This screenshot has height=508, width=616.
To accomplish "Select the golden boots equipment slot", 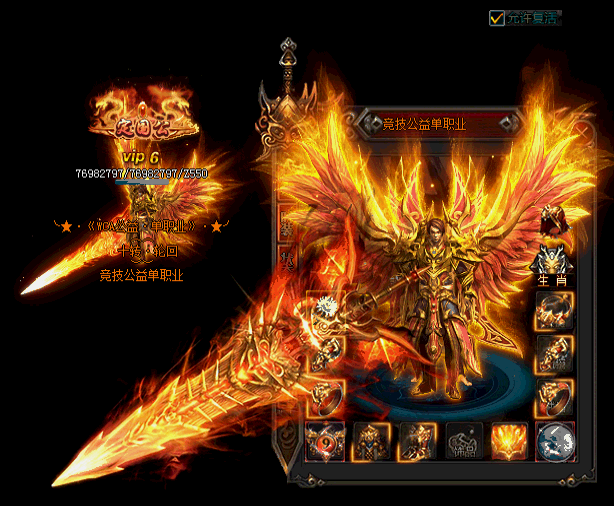I will pyautogui.click(x=417, y=441).
